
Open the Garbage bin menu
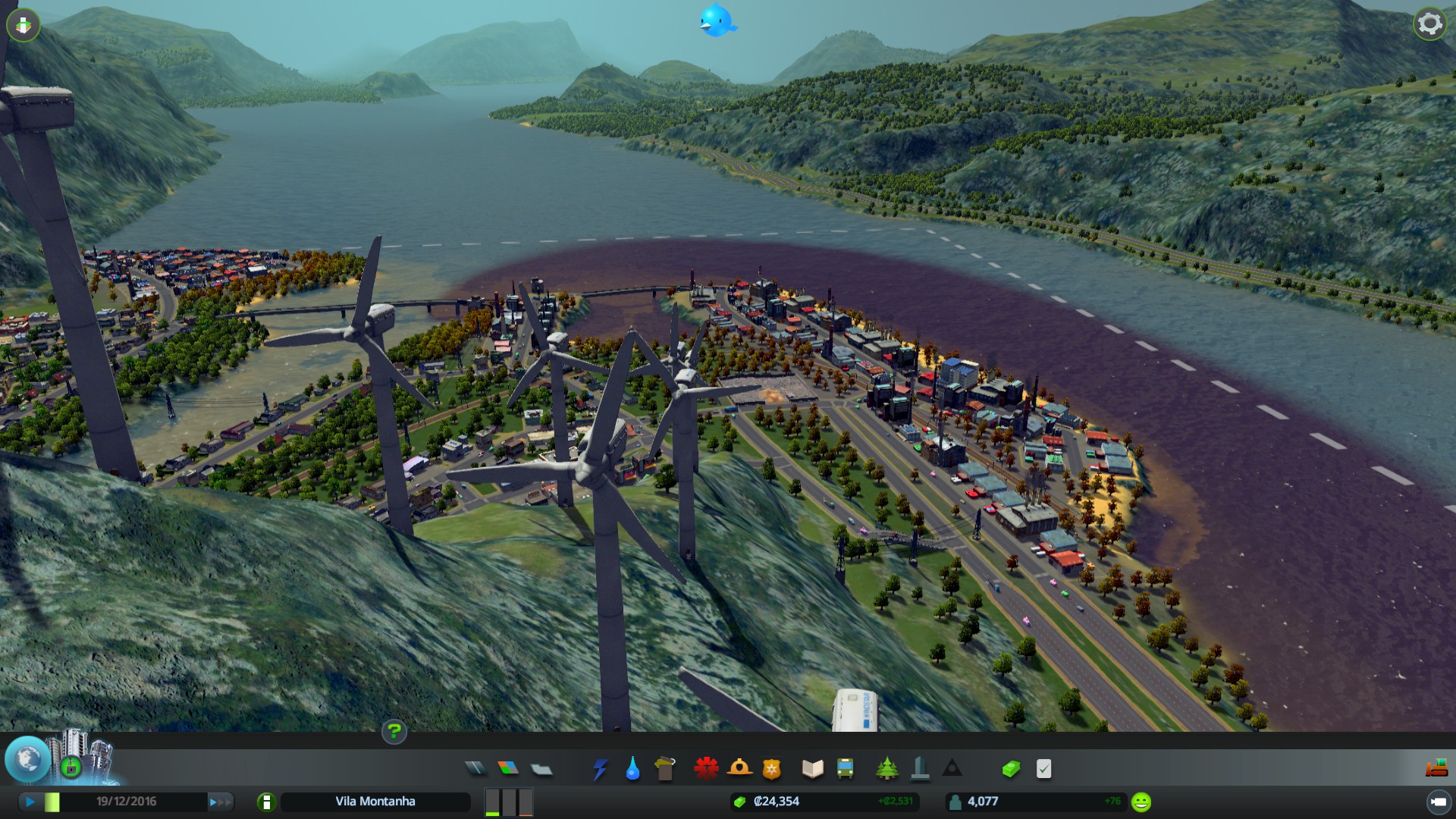(664, 769)
